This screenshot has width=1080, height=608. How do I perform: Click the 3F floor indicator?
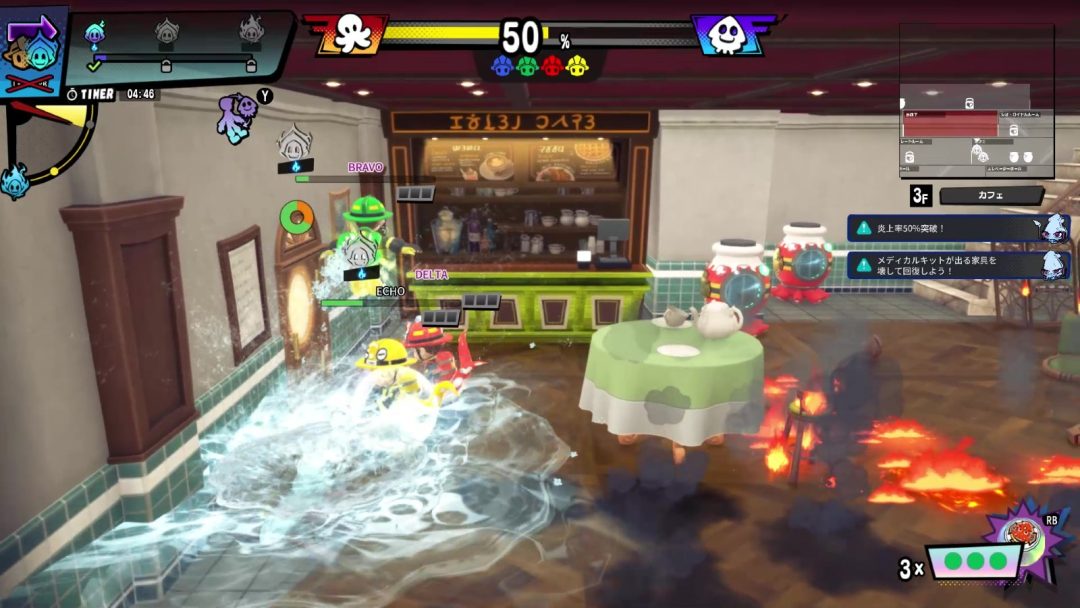click(x=921, y=196)
